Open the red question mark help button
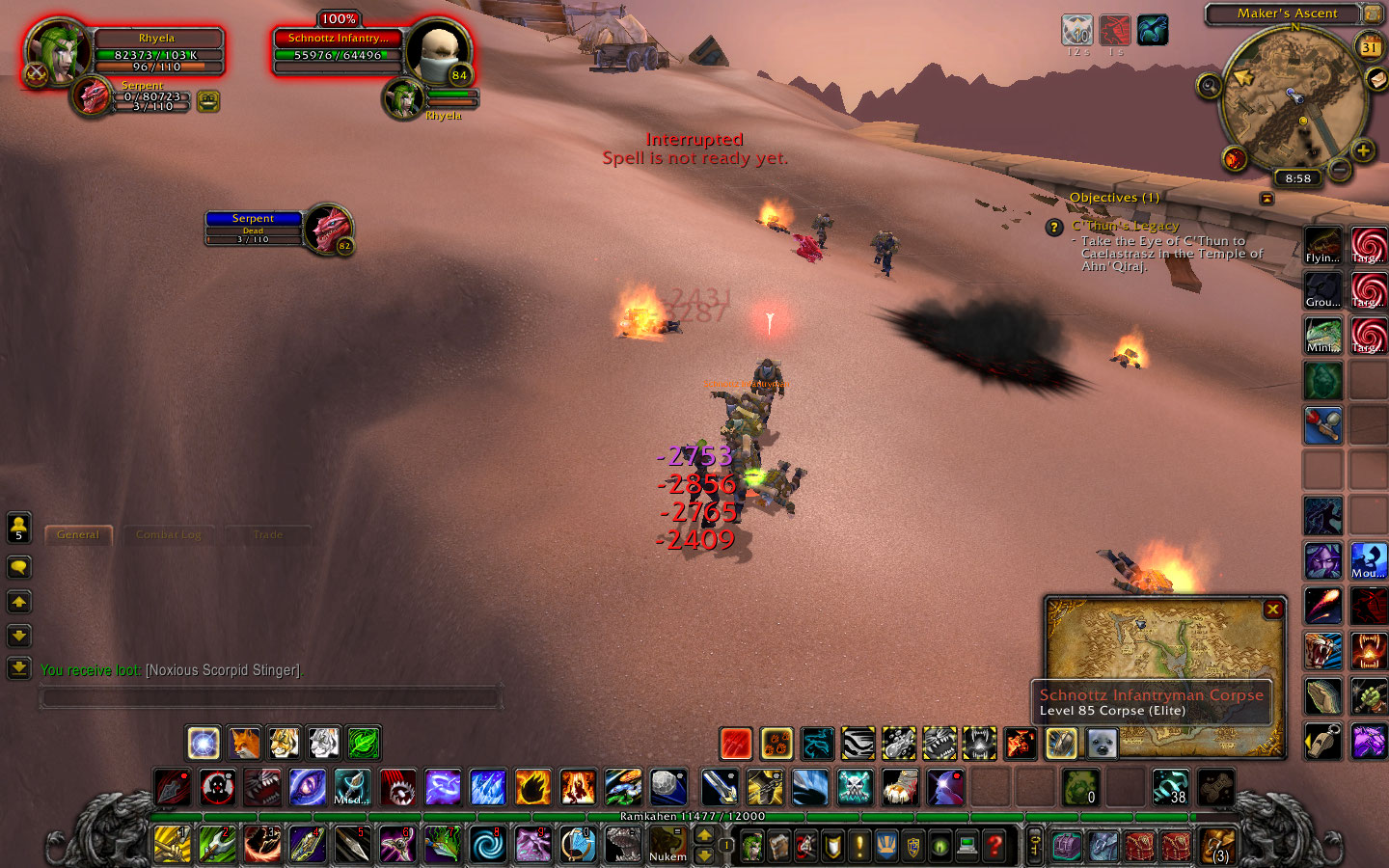The height and width of the screenshot is (868, 1389). (x=994, y=846)
